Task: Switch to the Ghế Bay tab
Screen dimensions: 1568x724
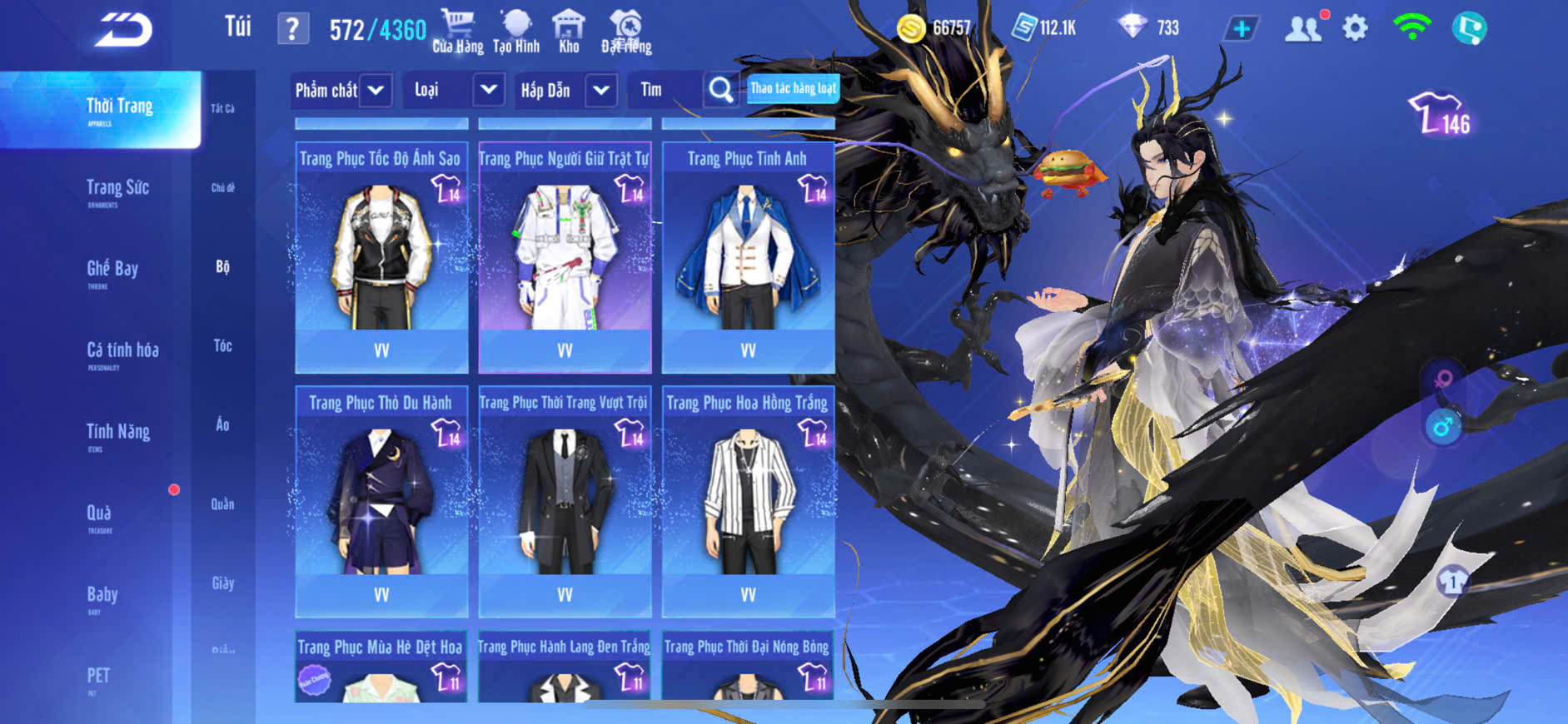Action: point(112,270)
